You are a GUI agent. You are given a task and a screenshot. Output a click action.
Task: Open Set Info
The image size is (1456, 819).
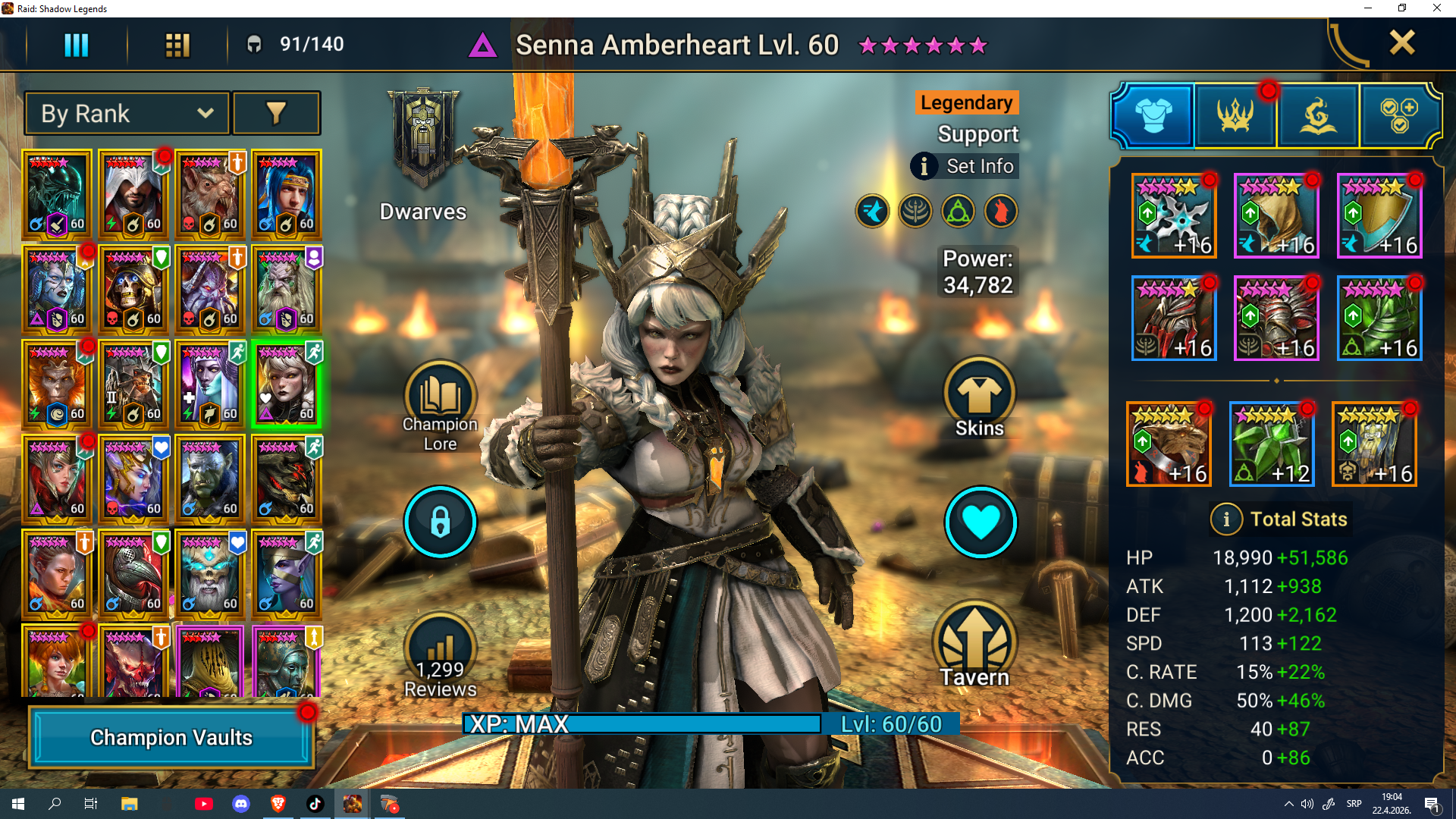point(965,166)
